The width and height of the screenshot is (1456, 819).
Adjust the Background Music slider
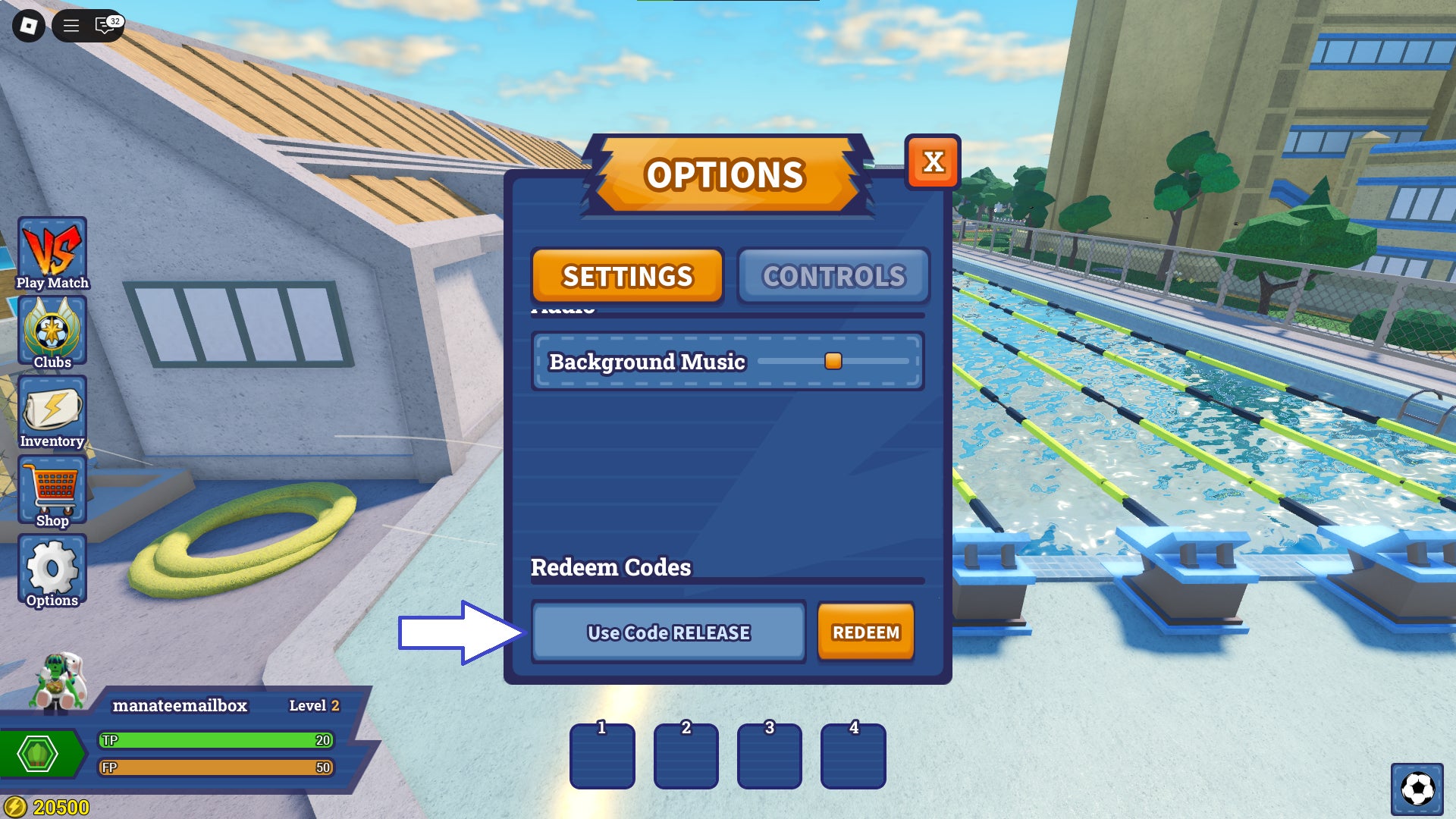[x=833, y=362]
